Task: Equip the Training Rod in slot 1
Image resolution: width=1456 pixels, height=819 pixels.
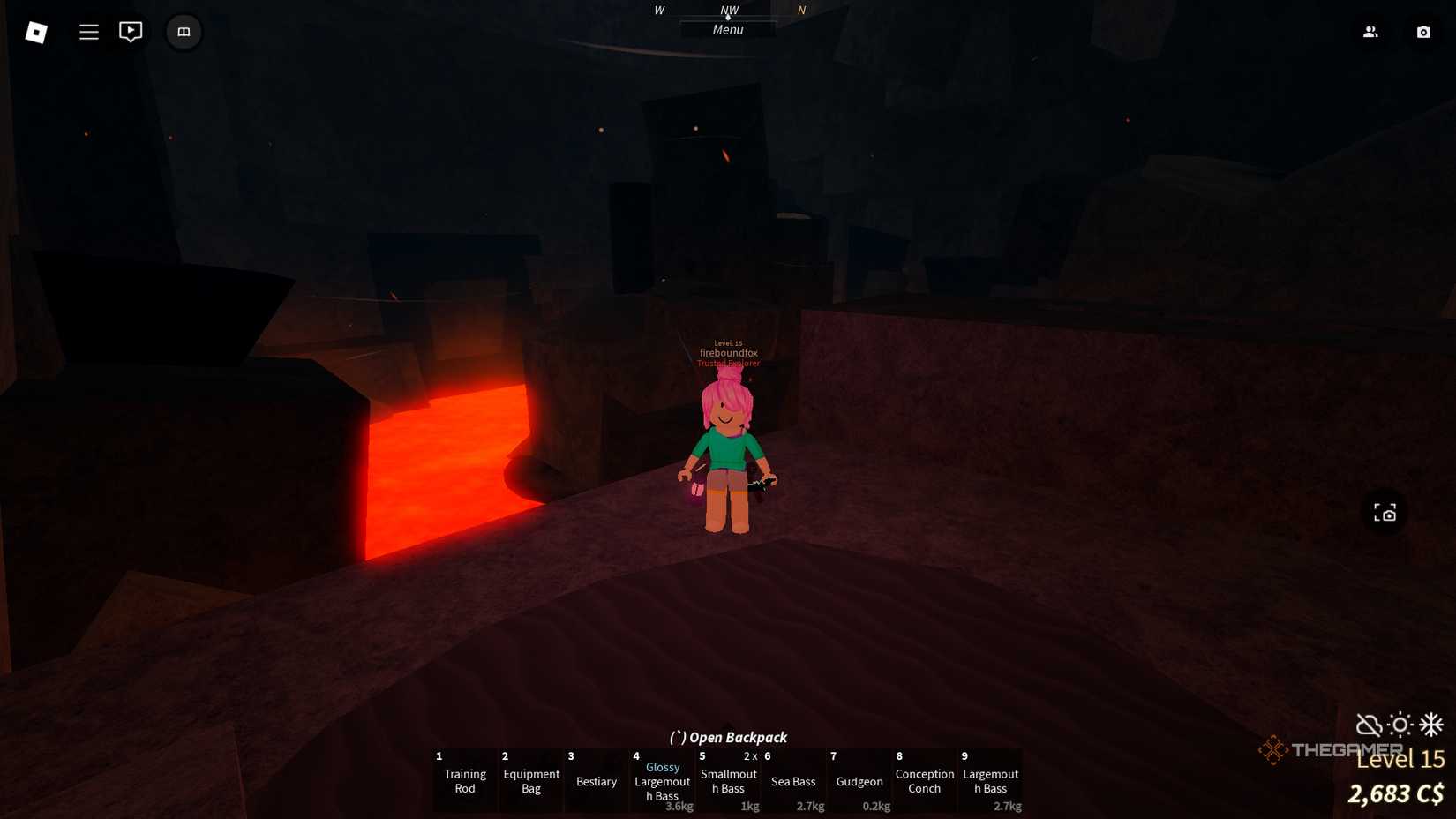Action: point(464,781)
